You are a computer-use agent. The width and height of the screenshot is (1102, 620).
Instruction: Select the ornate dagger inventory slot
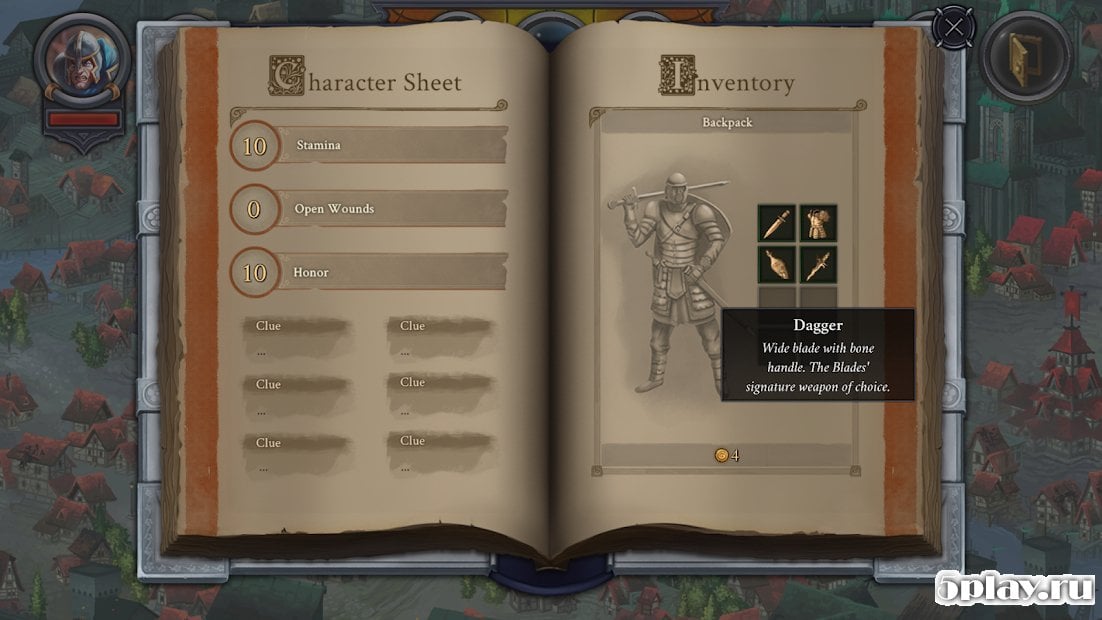[818, 264]
